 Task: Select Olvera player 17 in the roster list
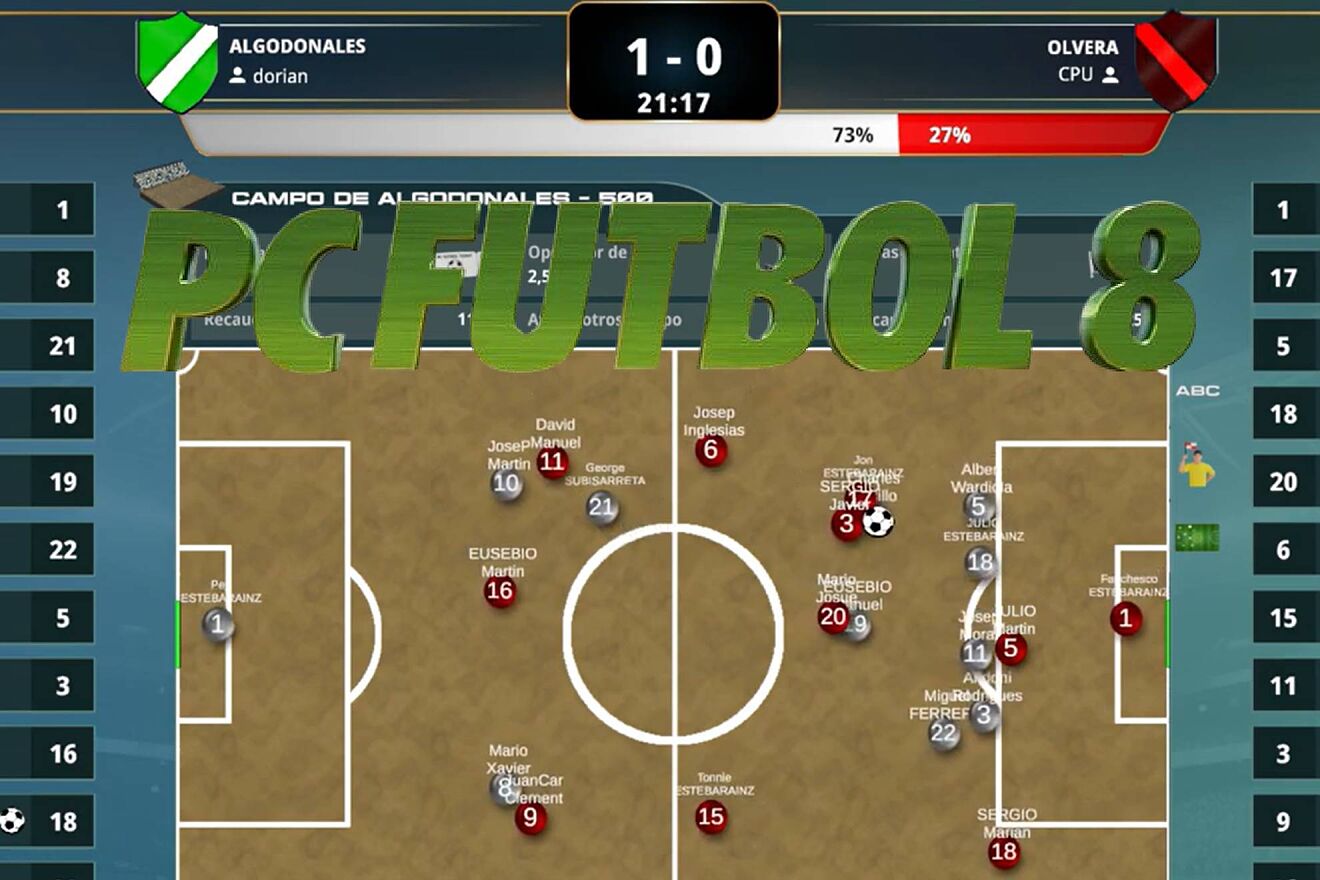coord(1283,278)
